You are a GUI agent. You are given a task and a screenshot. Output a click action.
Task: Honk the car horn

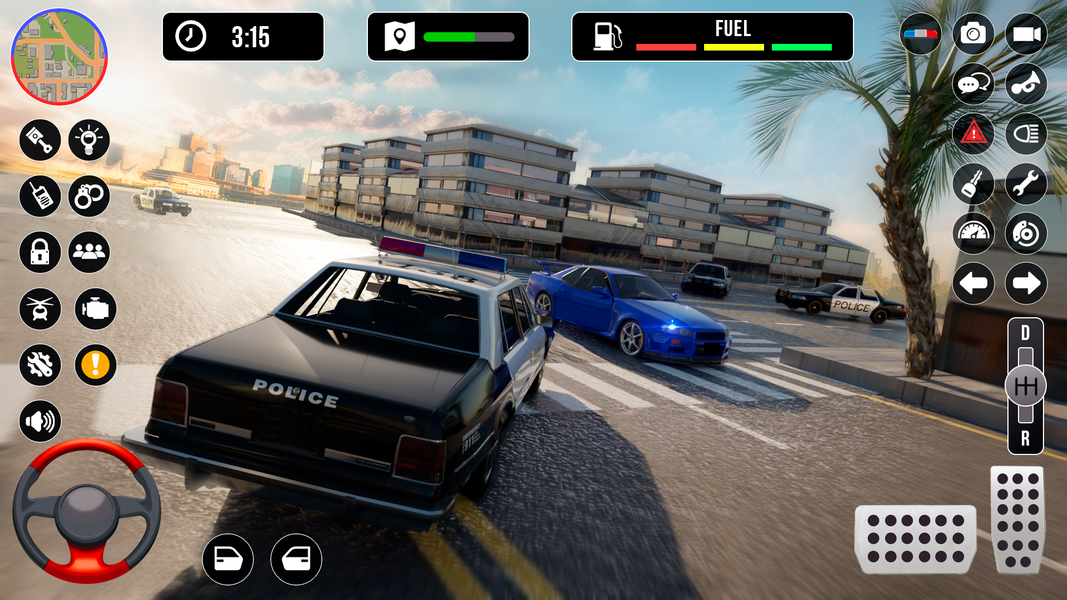(1025, 83)
